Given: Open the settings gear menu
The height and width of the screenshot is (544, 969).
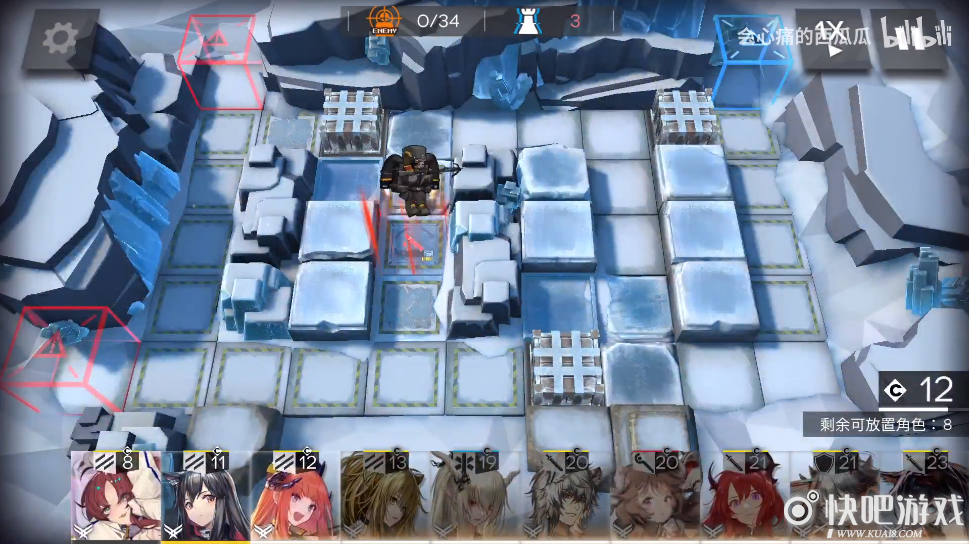Looking at the screenshot, I should (61, 40).
